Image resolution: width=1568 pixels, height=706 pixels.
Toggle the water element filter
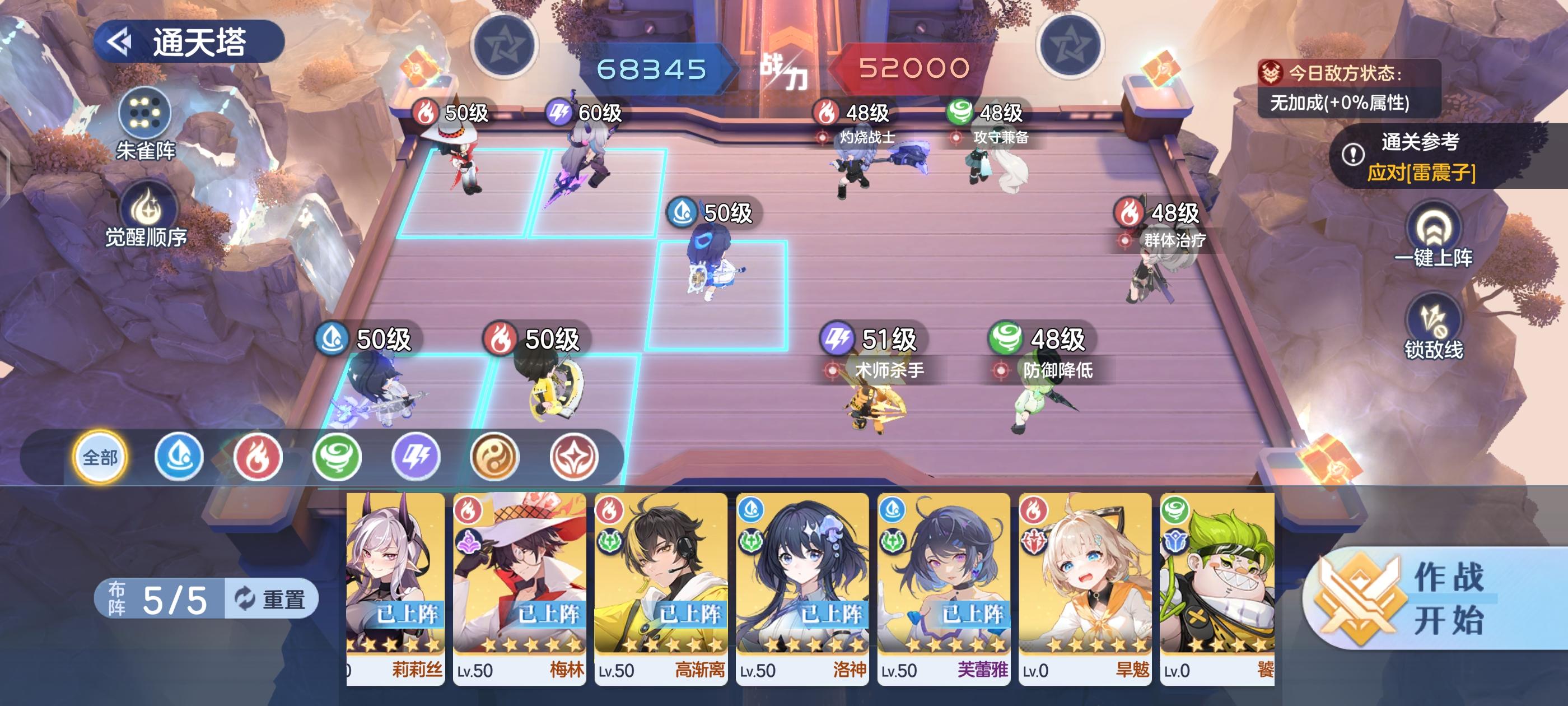pyautogui.click(x=178, y=457)
